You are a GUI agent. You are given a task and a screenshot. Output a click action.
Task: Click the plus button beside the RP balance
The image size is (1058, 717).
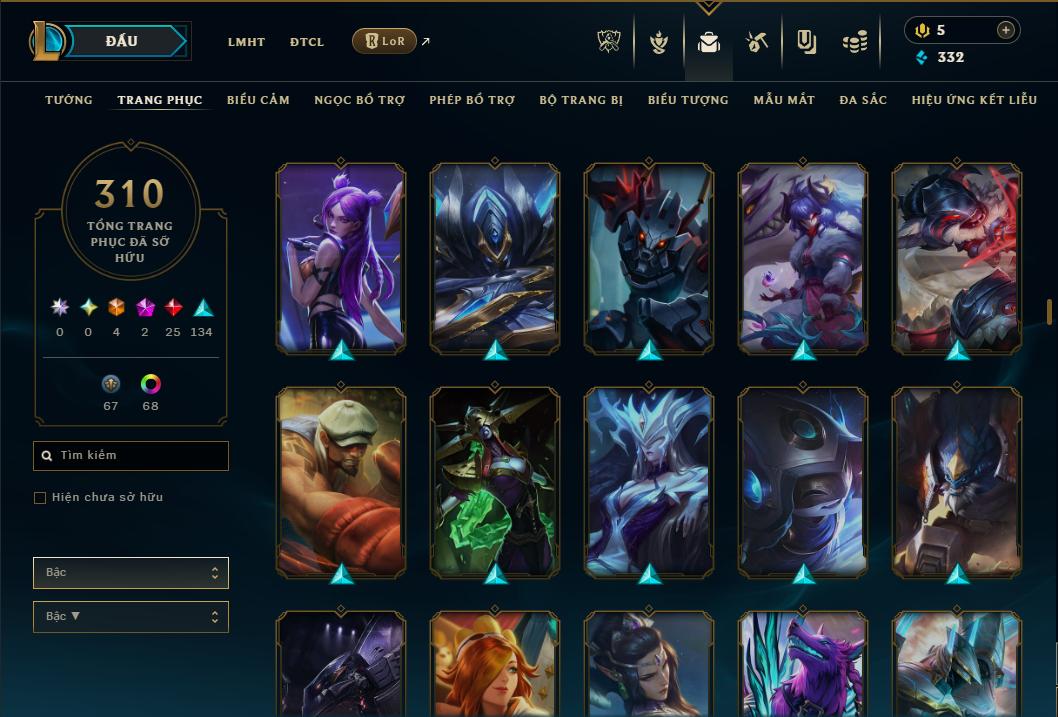click(1006, 30)
